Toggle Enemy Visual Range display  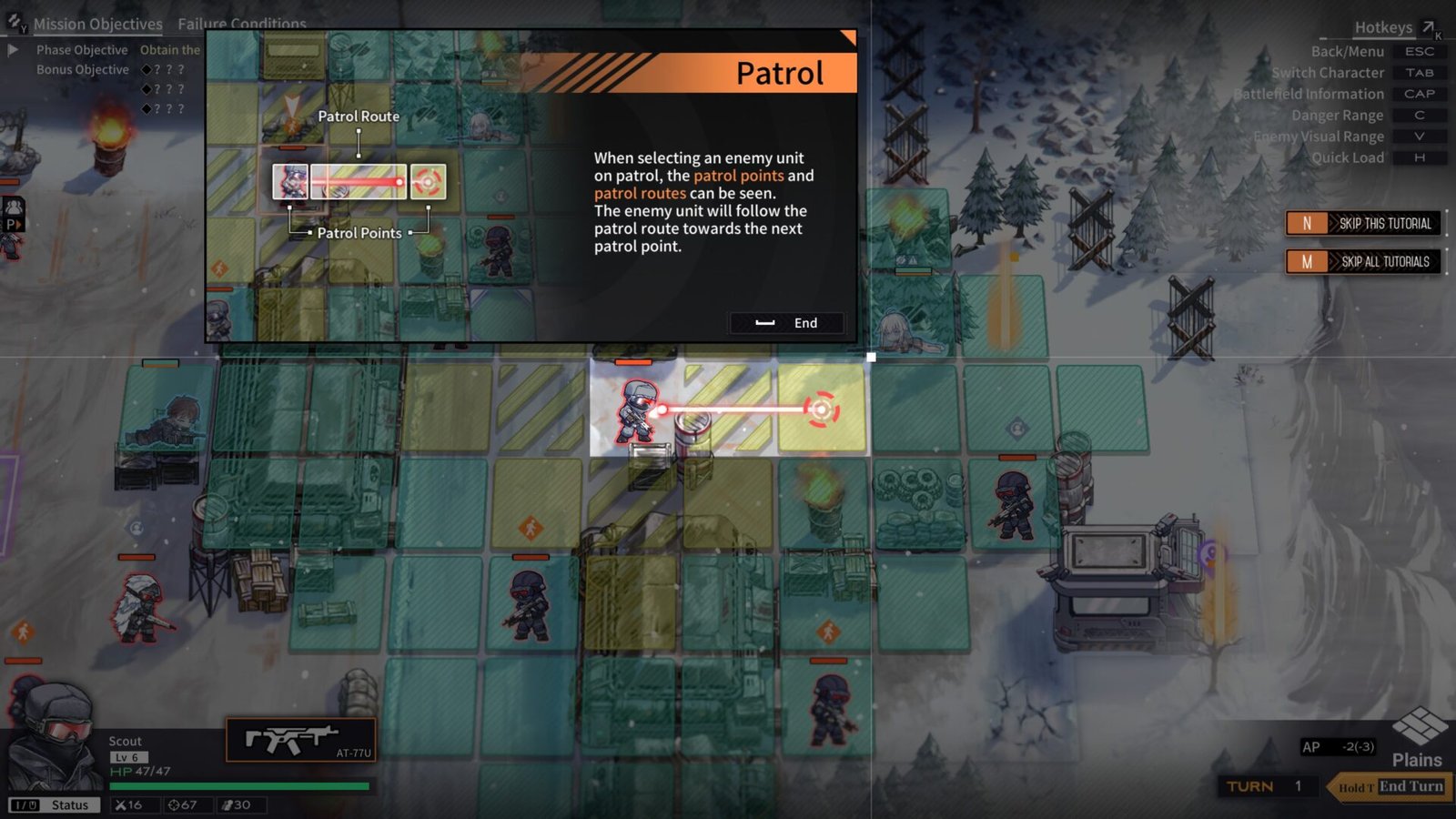coord(1420,136)
